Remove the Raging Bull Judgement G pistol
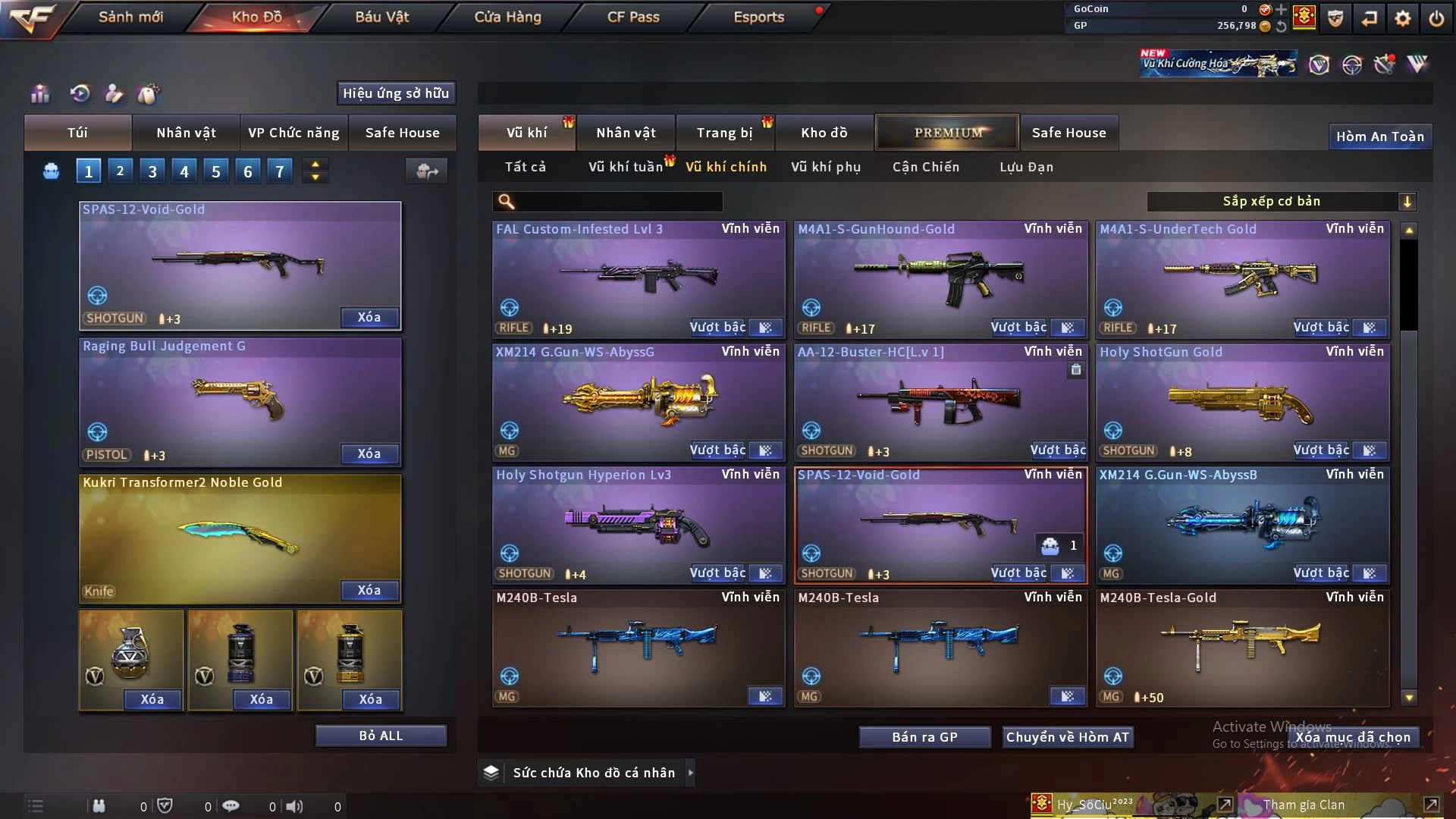The image size is (1456, 819). click(369, 453)
